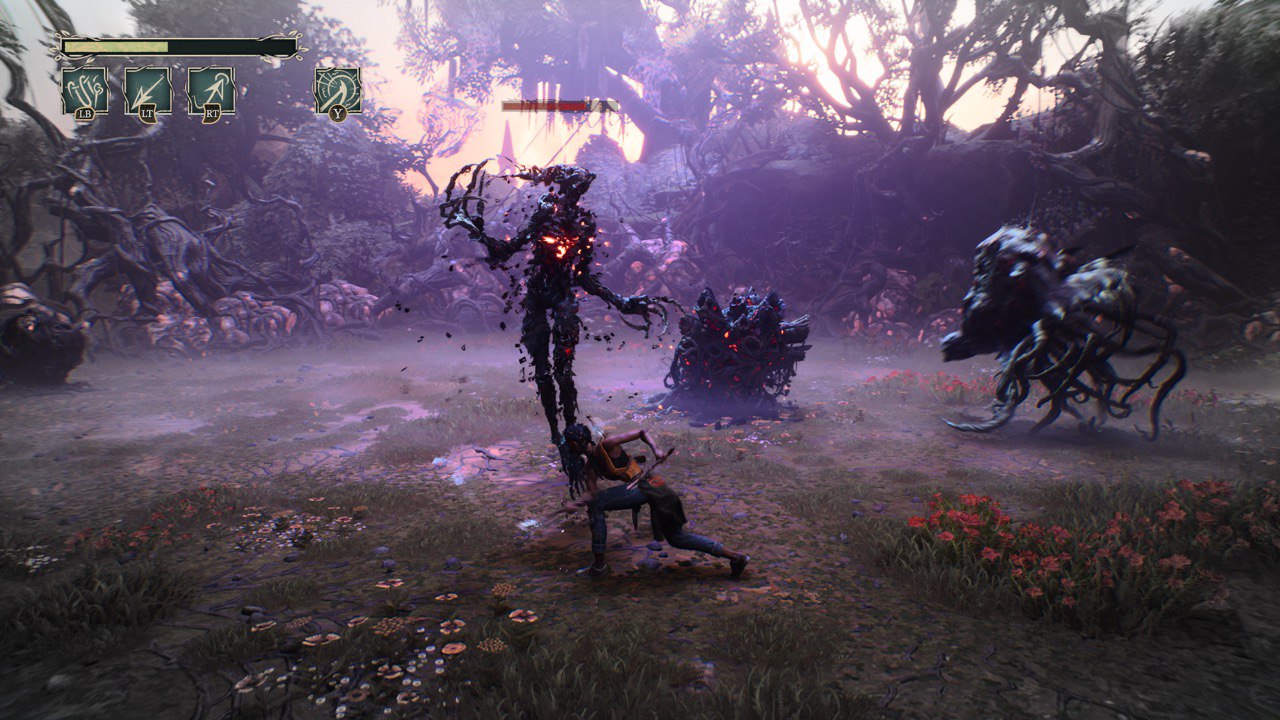Use the downward arrow strike ability
The height and width of the screenshot is (720, 1280).
148,90
